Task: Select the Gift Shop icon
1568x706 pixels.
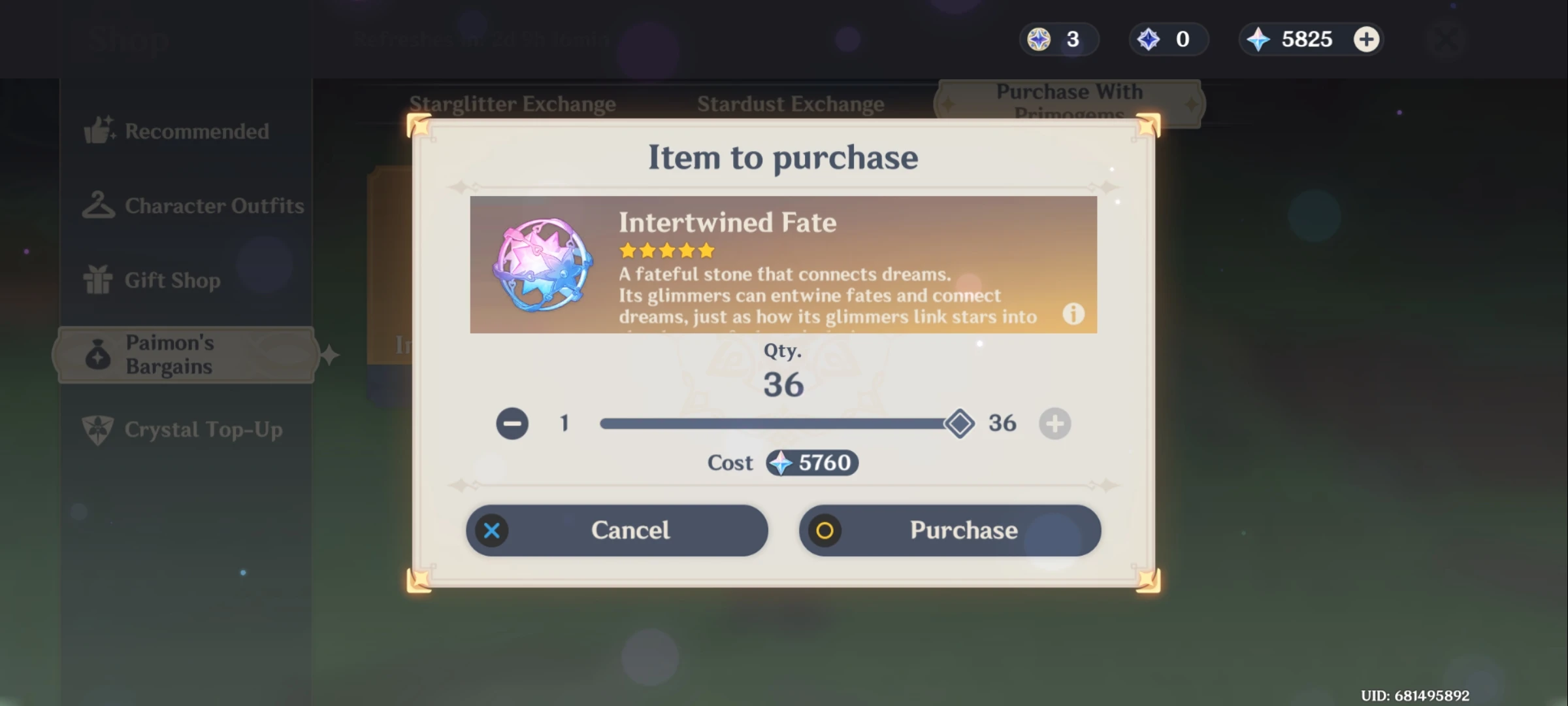Action: [99, 280]
